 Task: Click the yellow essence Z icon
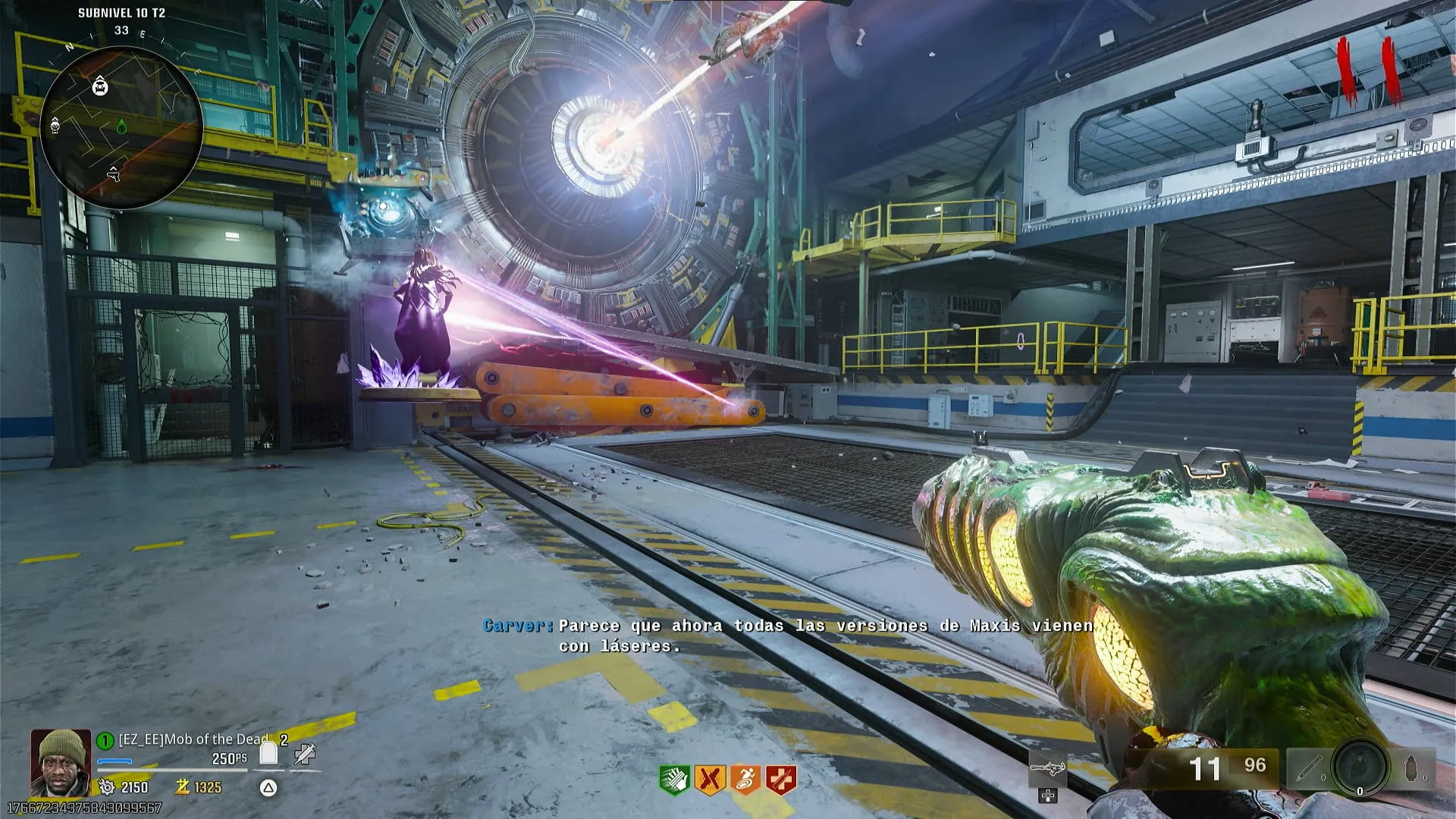pos(182,787)
